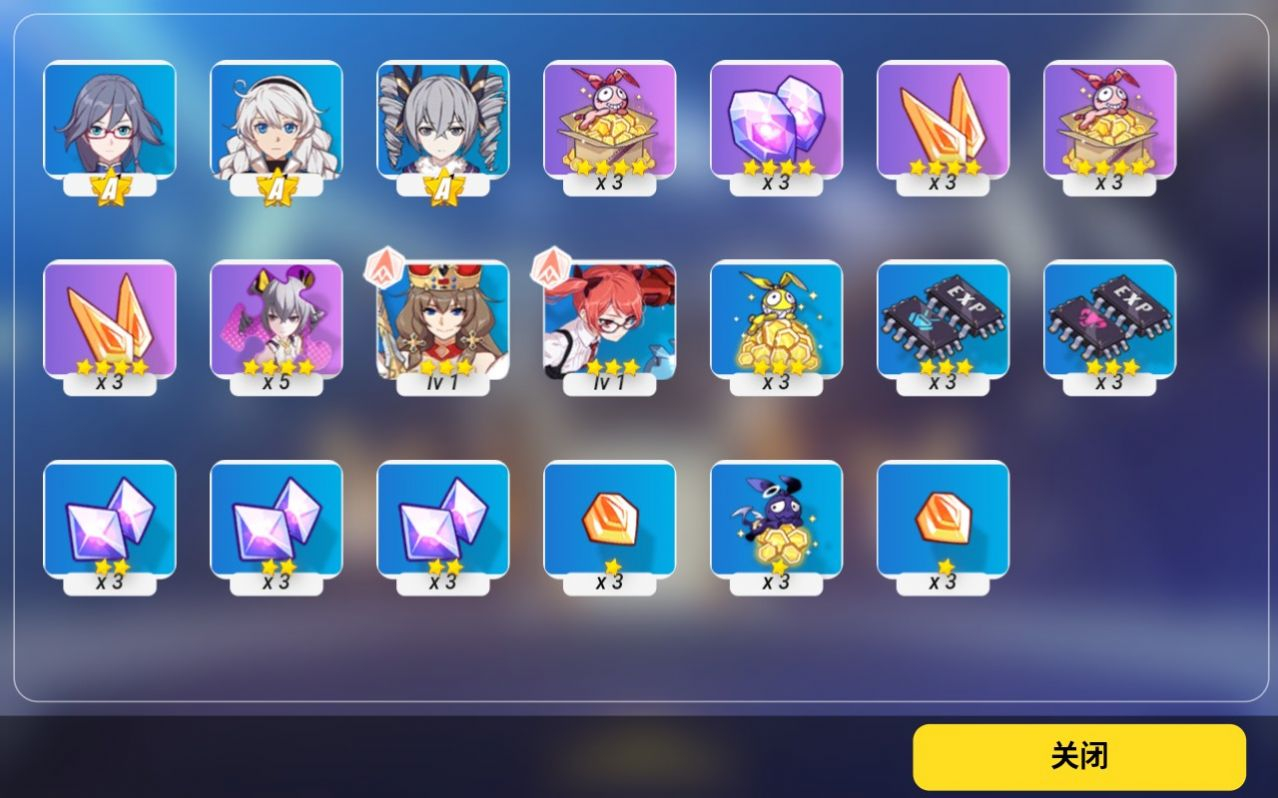
Task: Select the EXP chips with teal emblem
Action: tap(943, 320)
